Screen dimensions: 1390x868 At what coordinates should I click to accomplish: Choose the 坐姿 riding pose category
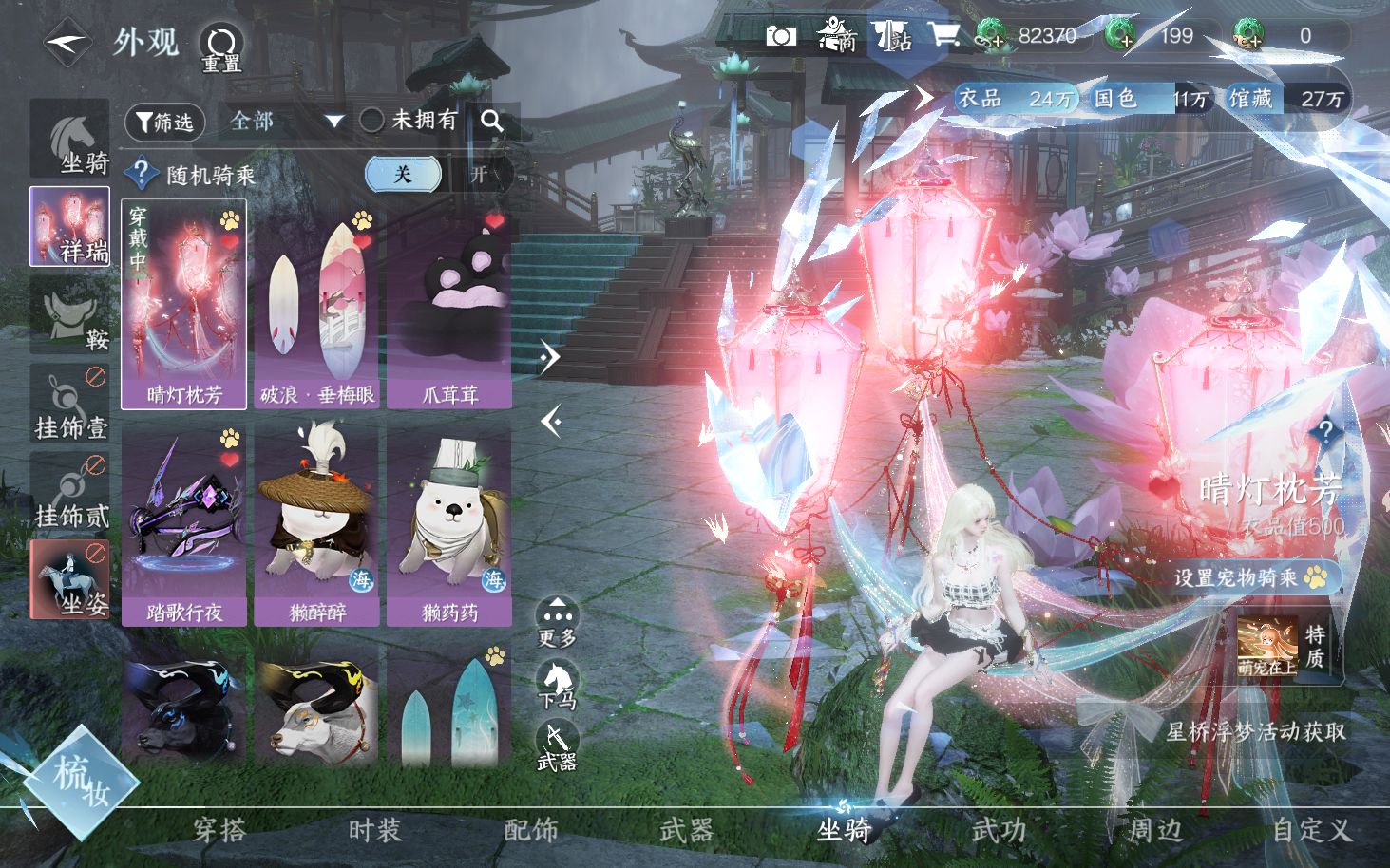70,579
